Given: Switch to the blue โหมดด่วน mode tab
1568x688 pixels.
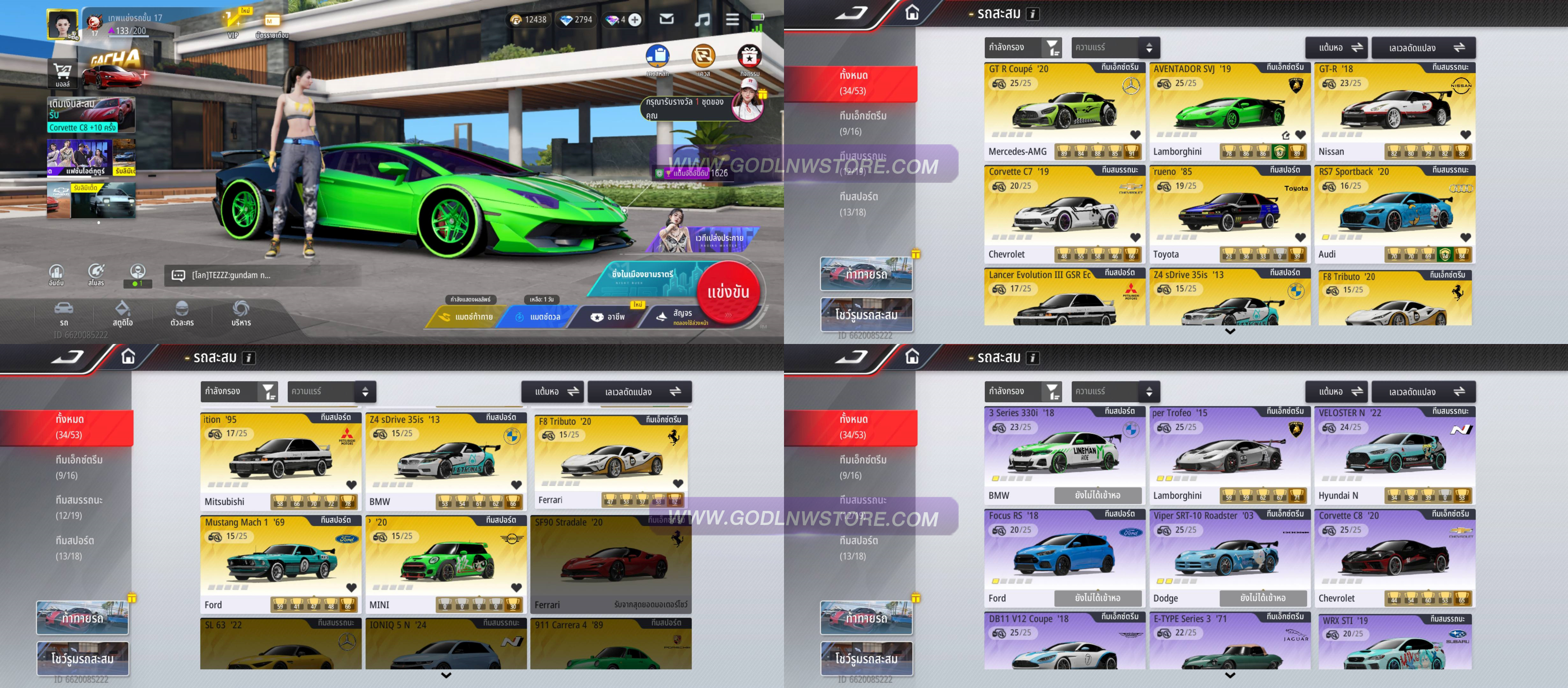Looking at the screenshot, I should (x=539, y=316).
